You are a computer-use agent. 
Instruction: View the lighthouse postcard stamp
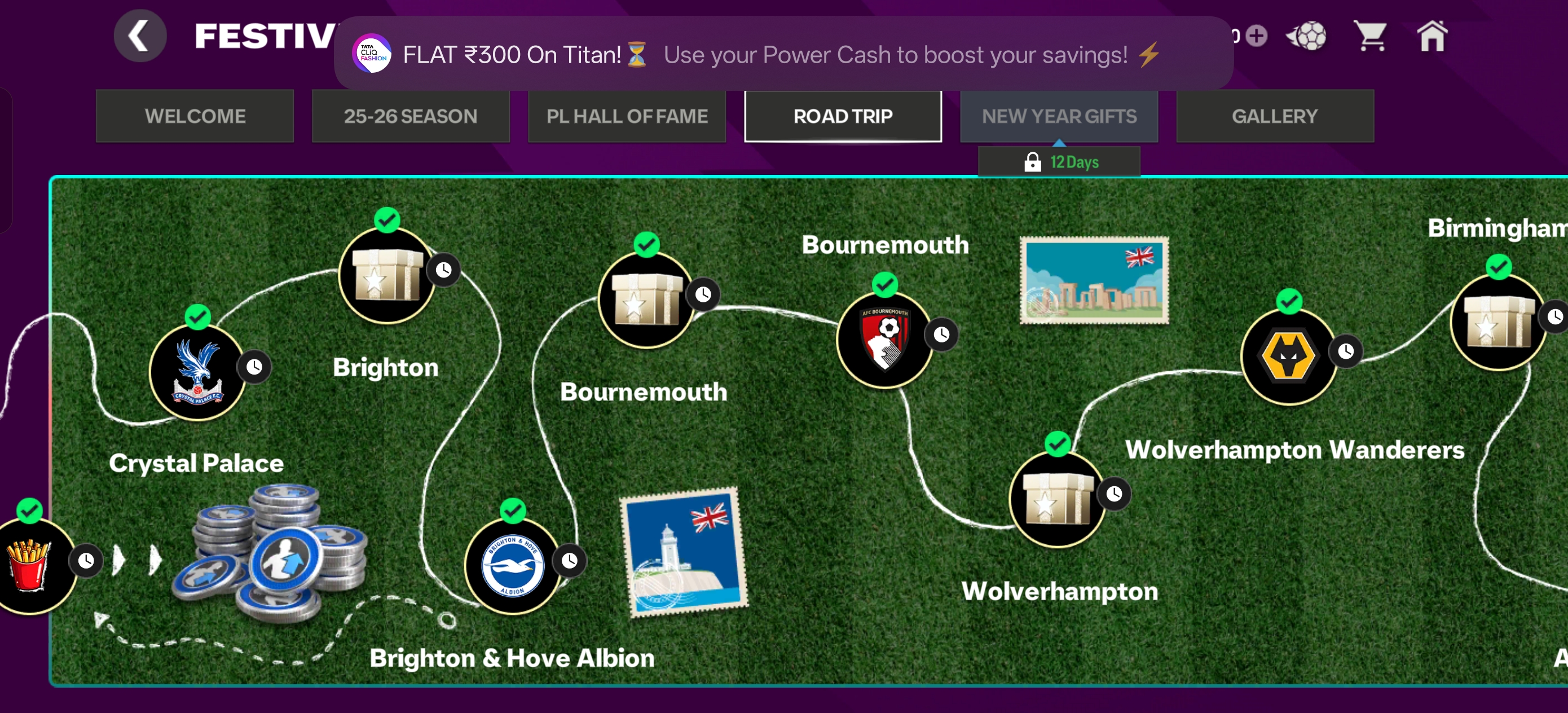coord(684,552)
